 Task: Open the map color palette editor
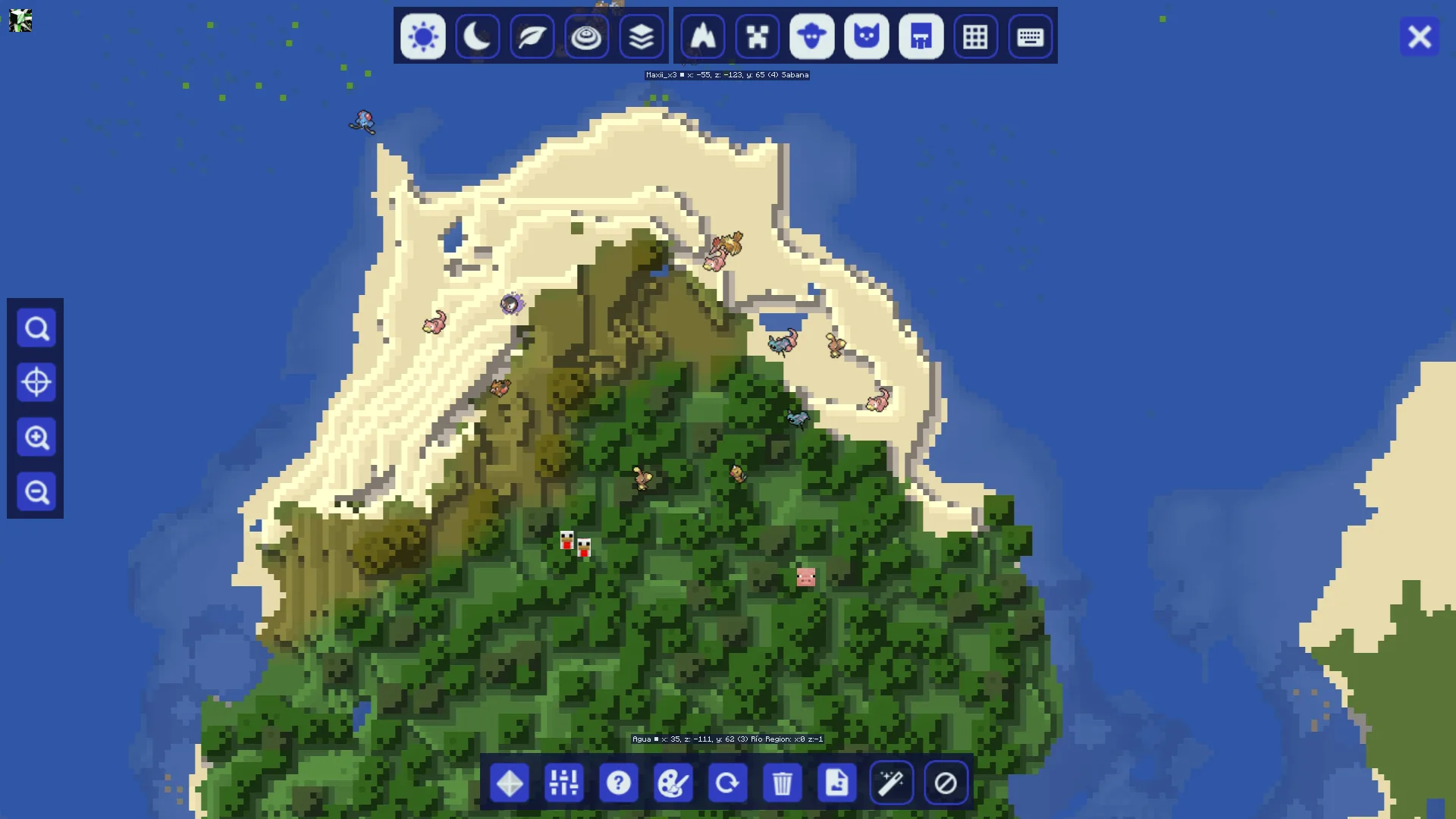click(673, 783)
